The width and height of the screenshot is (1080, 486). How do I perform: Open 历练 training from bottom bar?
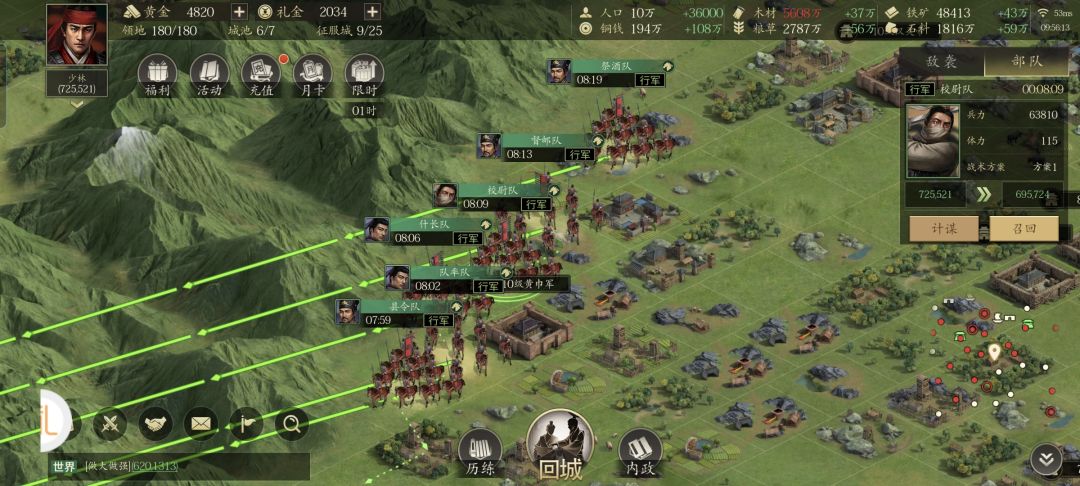[480, 451]
